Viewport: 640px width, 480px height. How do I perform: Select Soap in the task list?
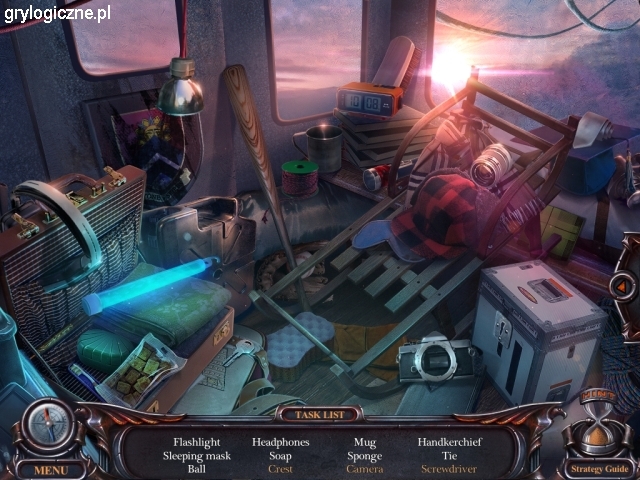[x=281, y=455]
